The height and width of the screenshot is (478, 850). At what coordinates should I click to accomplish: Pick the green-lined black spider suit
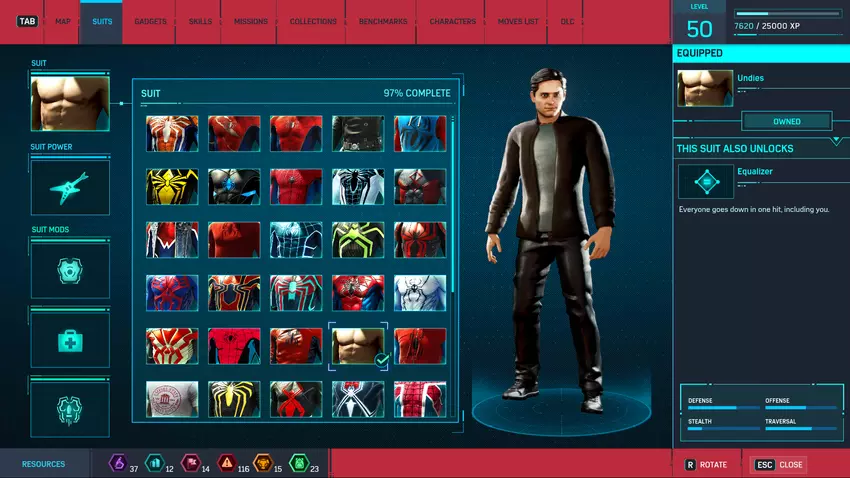pos(358,239)
